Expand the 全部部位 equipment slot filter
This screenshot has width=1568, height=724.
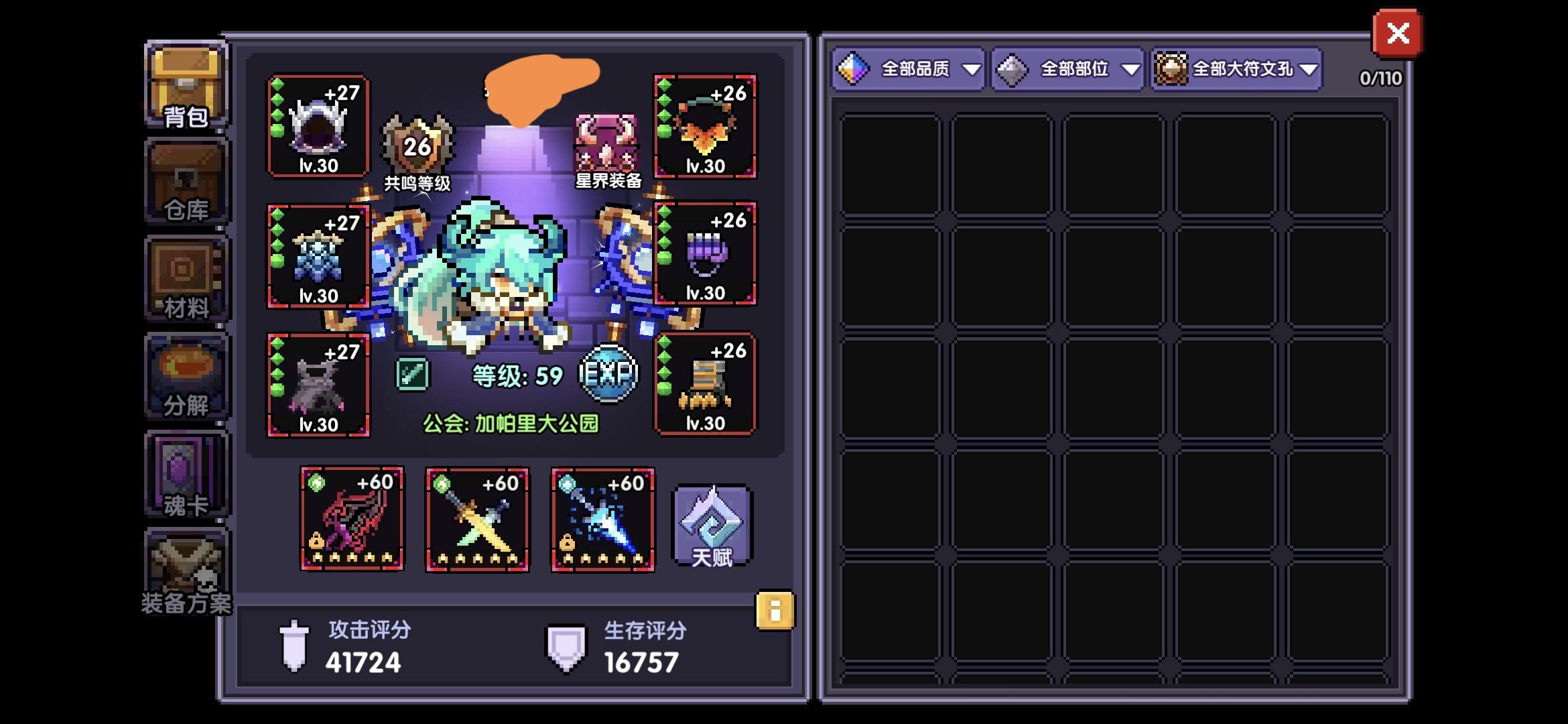pos(1067,68)
